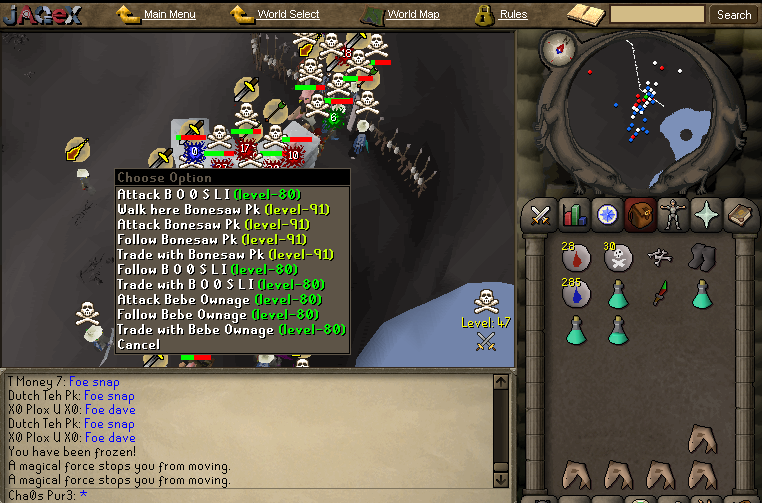Image resolution: width=762 pixels, height=503 pixels.
Task: Open the combat styles tab
Action: click(x=541, y=214)
